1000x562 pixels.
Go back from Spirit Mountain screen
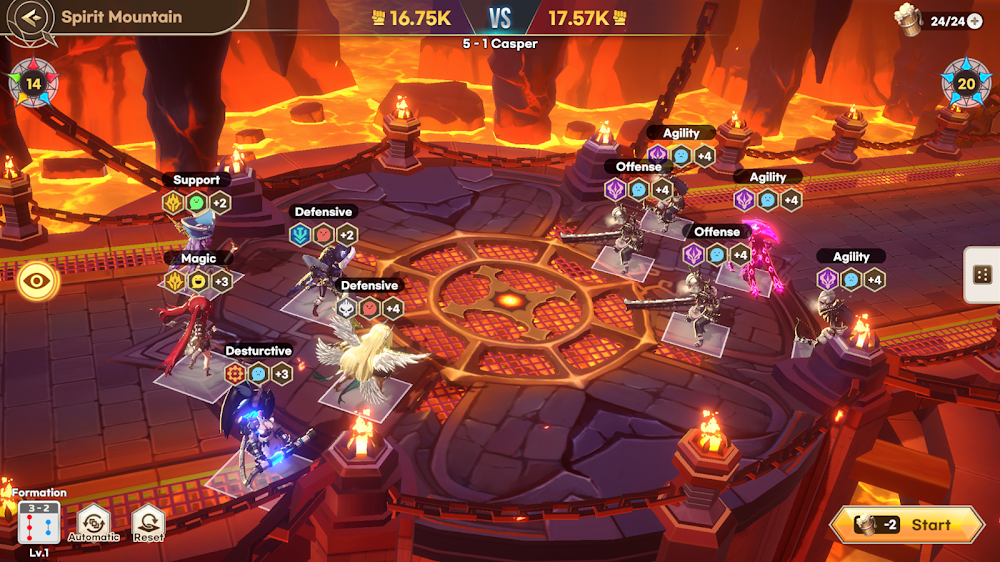pyautogui.click(x=33, y=17)
